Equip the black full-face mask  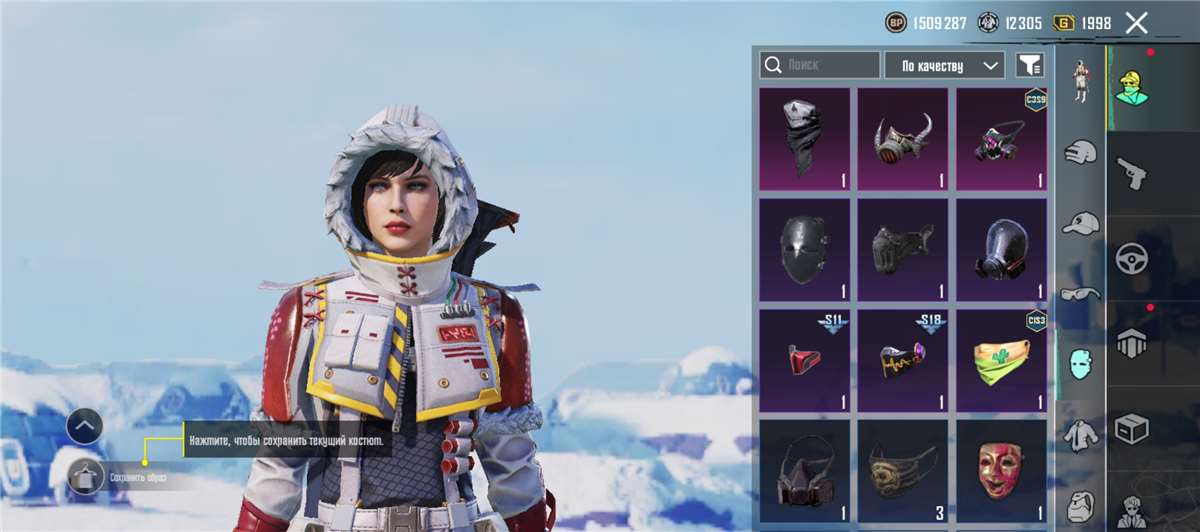804,249
